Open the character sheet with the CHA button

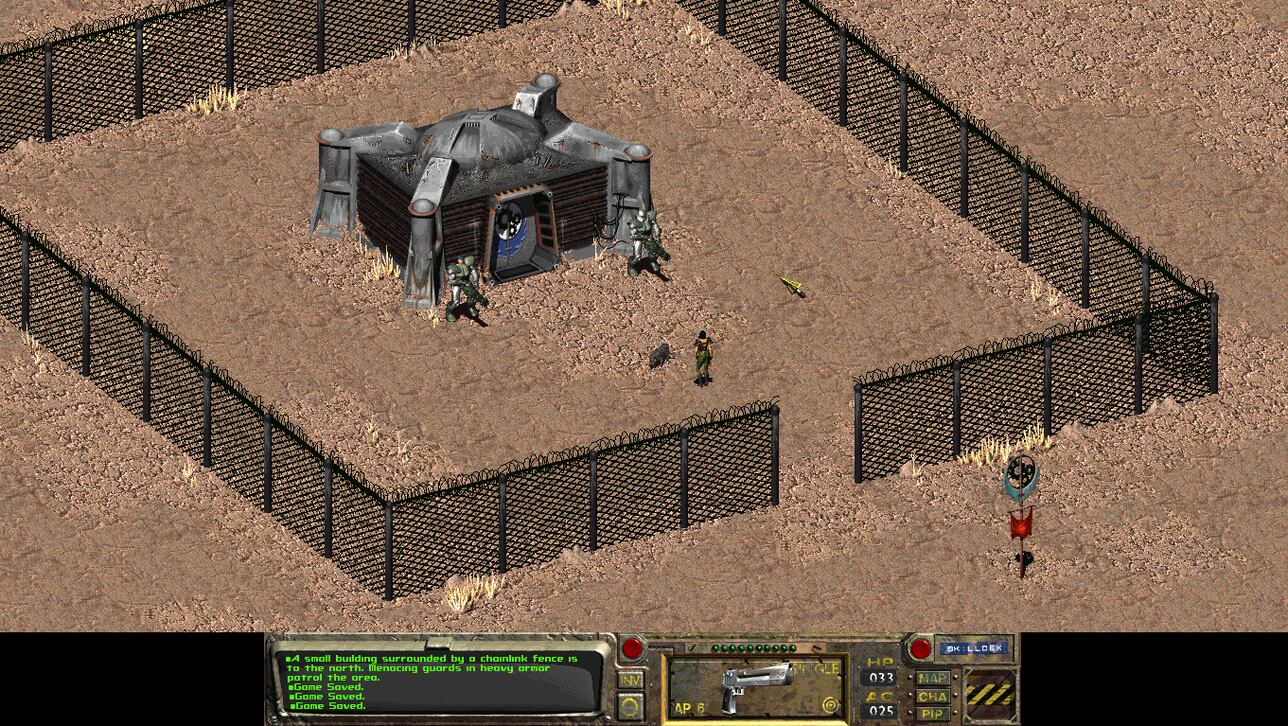pos(931,697)
